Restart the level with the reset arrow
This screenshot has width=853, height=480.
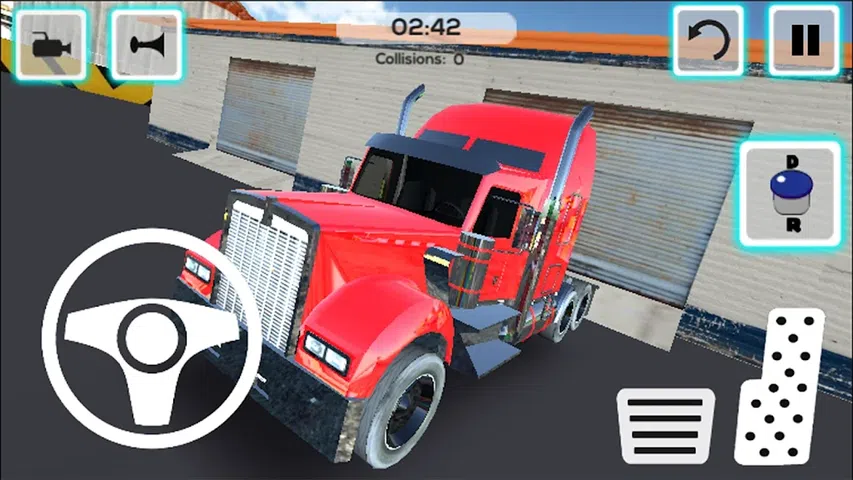708,41
